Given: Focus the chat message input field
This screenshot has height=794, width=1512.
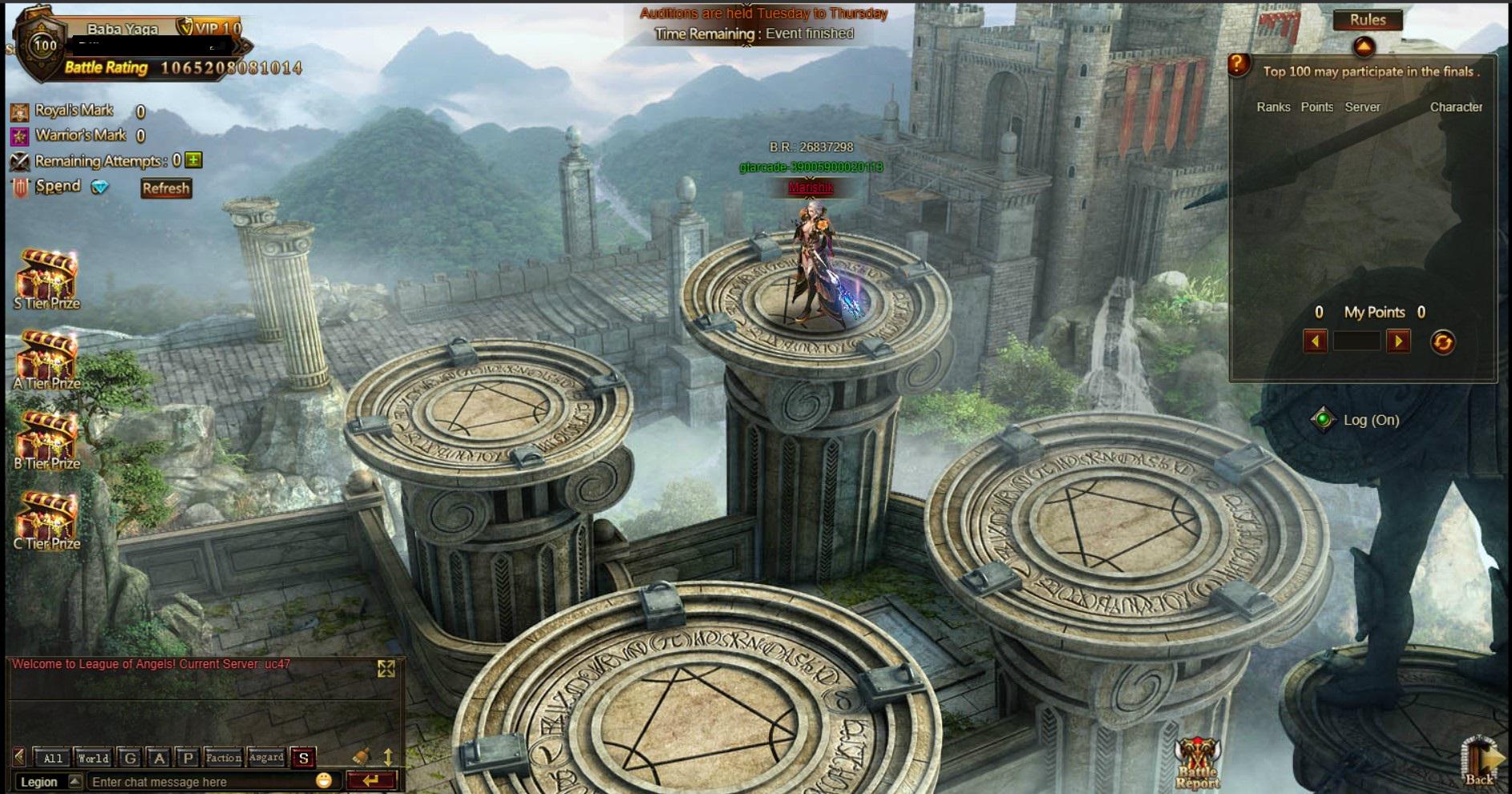Looking at the screenshot, I should [x=200, y=781].
